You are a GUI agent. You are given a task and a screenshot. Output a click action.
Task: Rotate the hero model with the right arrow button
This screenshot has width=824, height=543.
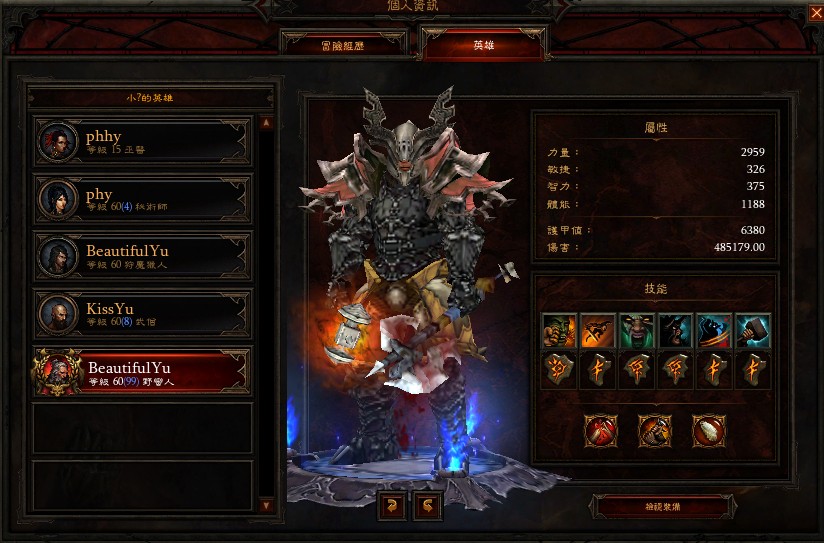(x=429, y=507)
